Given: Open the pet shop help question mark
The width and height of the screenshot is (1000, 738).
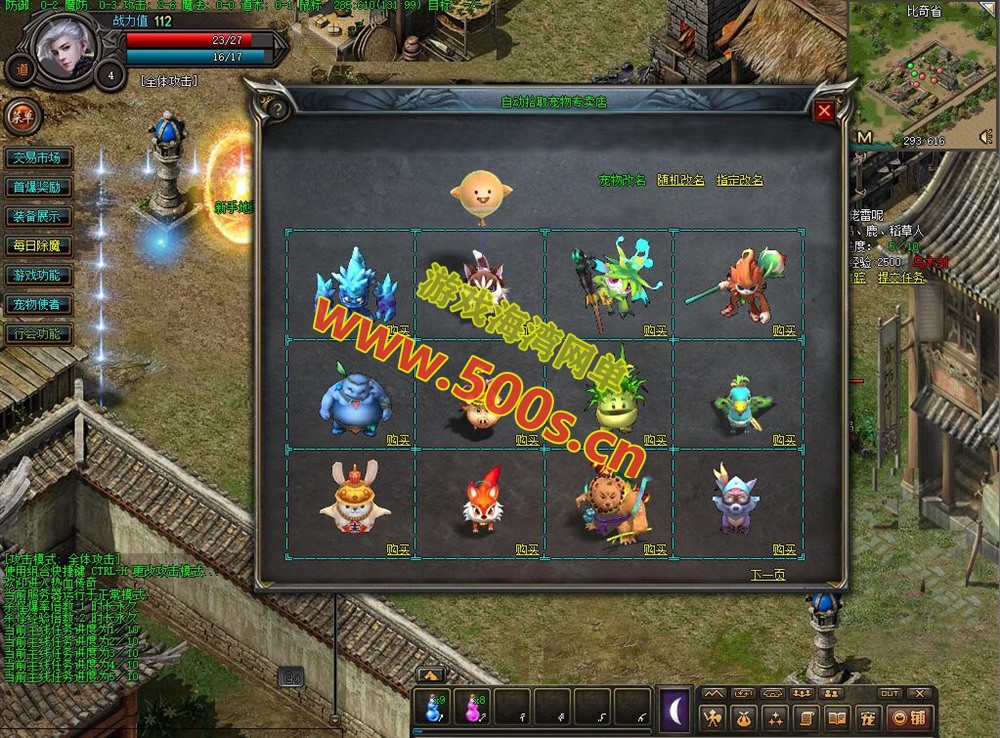Looking at the screenshot, I should [279, 110].
